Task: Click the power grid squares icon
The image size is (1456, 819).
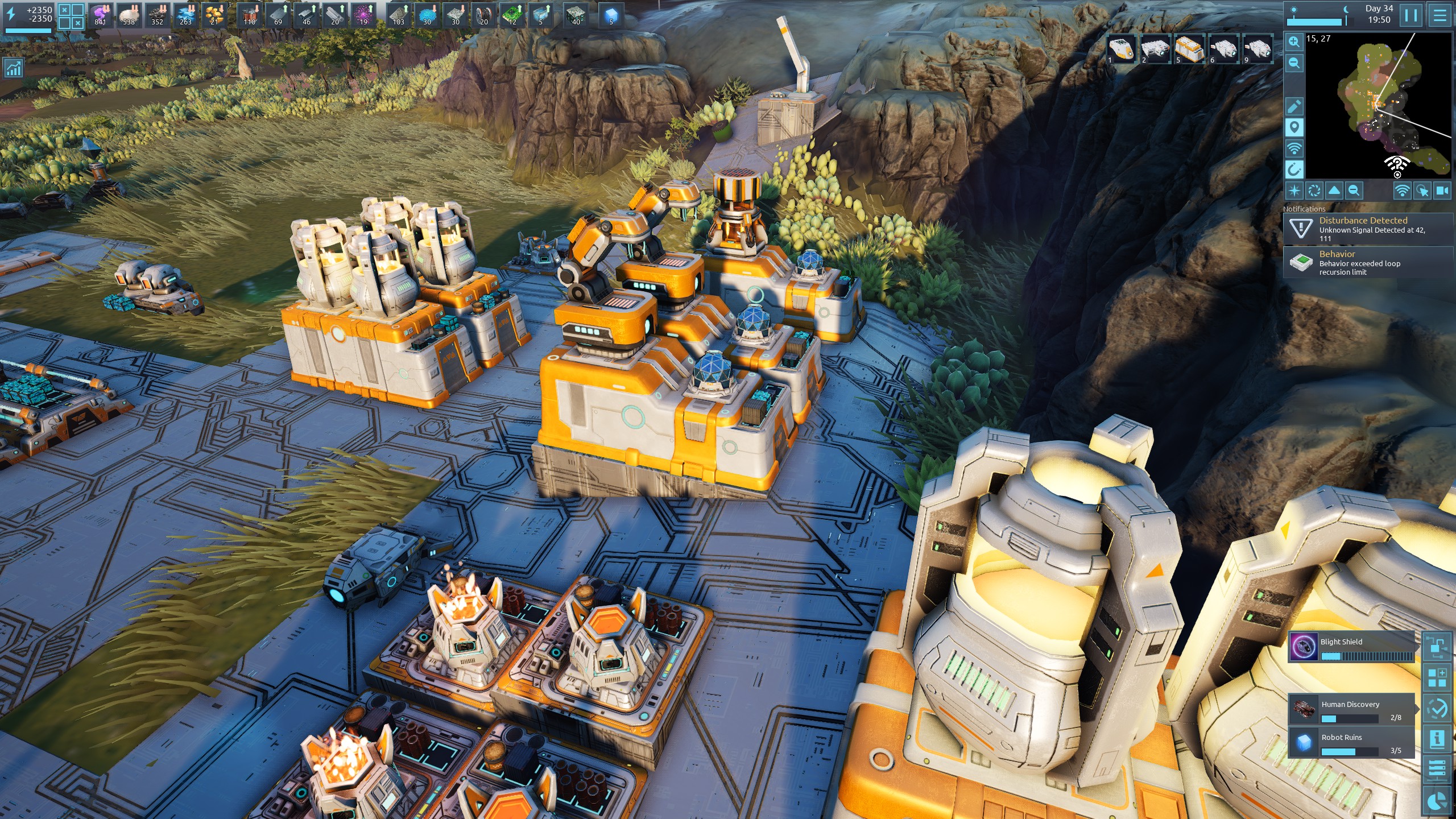Action: point(71,16)
